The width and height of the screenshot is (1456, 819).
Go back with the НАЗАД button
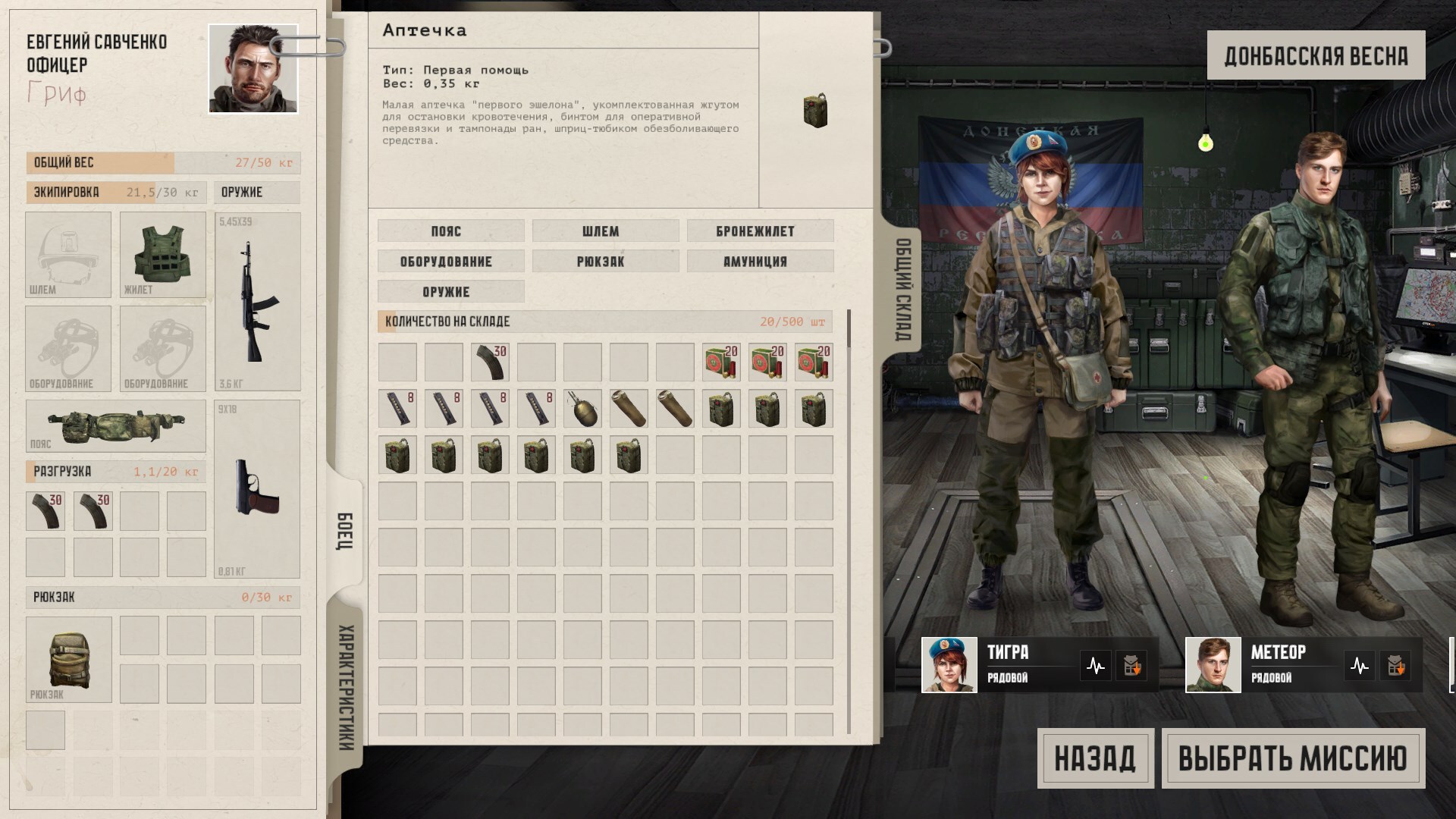coord(1095,758)
